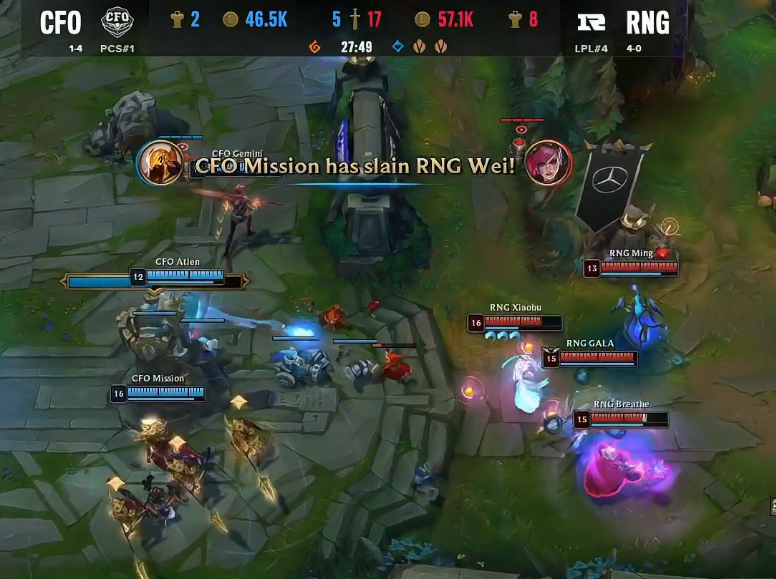Select the slain RNG Wei portrait
This screenshot has height=579, width=776.
pyautogui.click(x=549, y=163)
